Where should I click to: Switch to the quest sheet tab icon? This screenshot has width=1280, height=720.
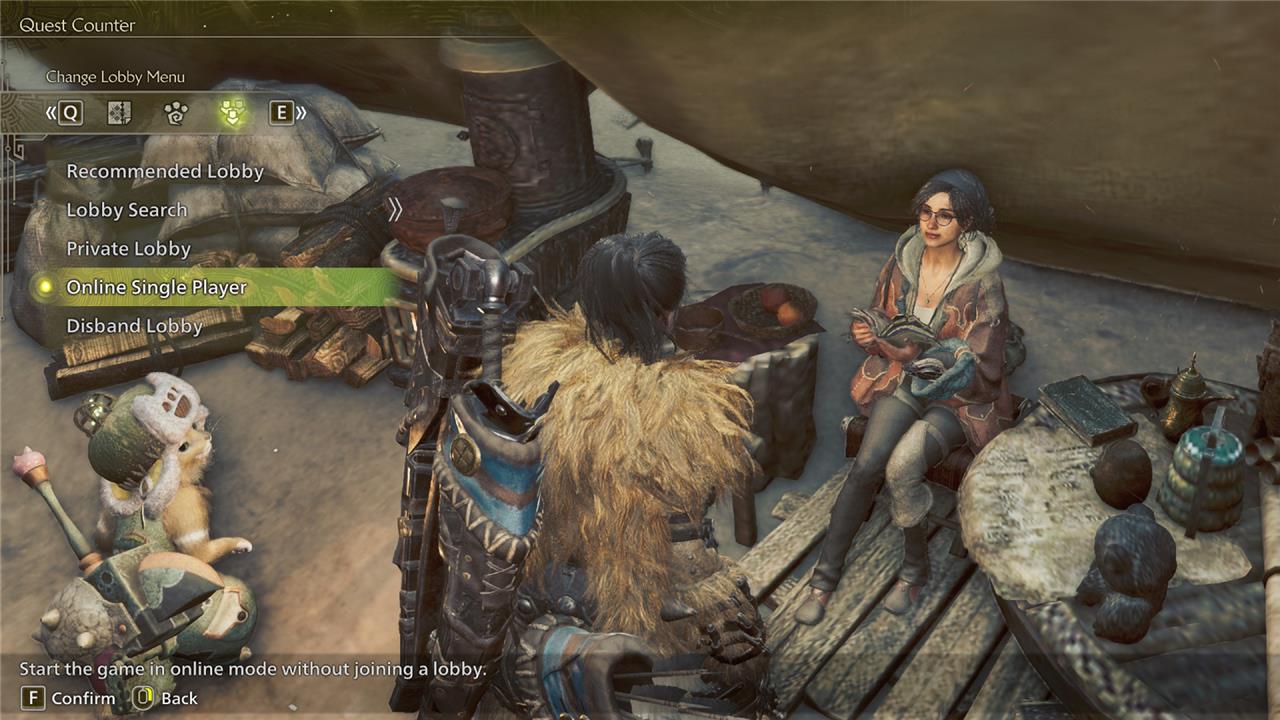[120, 113]
